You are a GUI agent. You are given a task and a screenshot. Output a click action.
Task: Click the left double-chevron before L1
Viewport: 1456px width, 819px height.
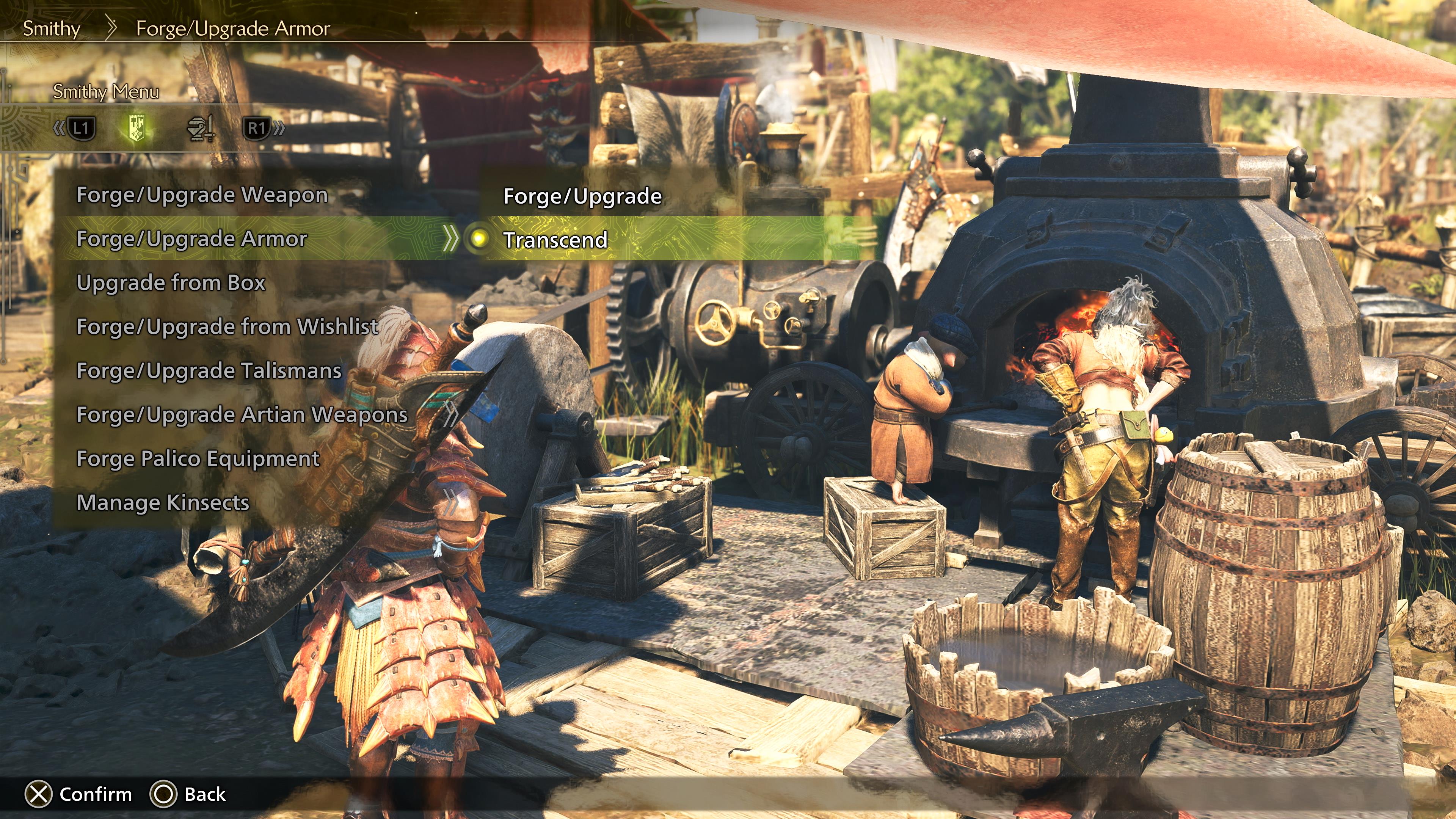pos(59,128)
